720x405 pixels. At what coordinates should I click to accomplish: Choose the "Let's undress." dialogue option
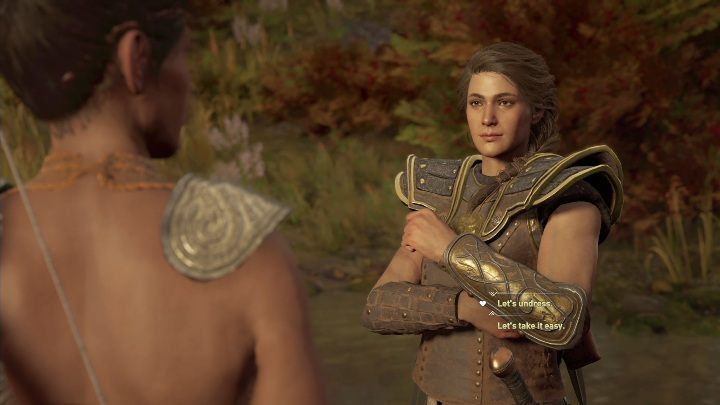(524, 302)
